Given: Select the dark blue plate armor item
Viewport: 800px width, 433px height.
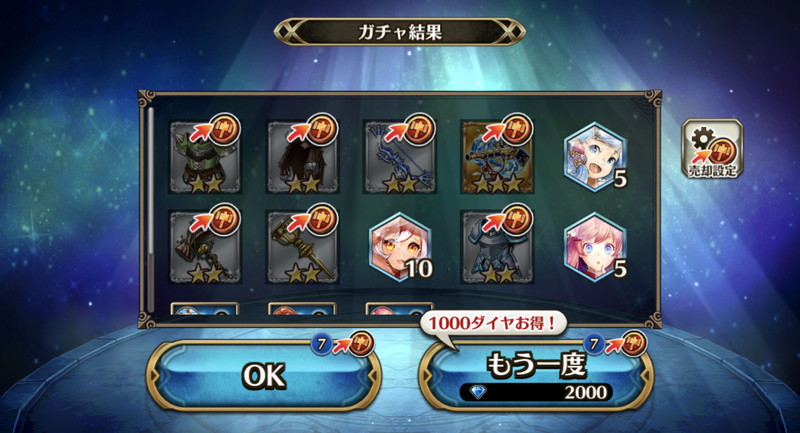Looking at the screenshot, I should pyautogui.click(x=493, y=245).
